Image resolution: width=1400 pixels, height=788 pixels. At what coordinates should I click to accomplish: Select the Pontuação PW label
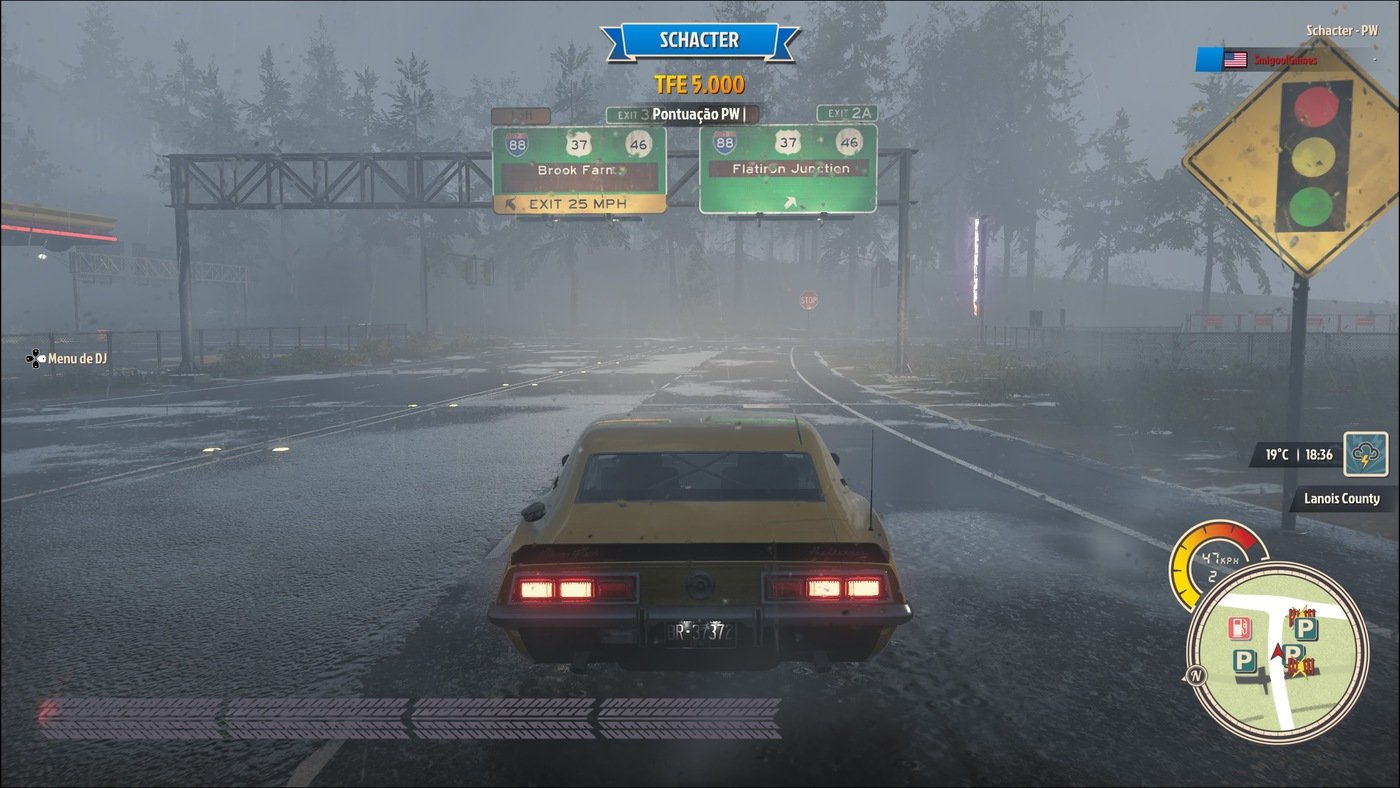coord(698,113)
